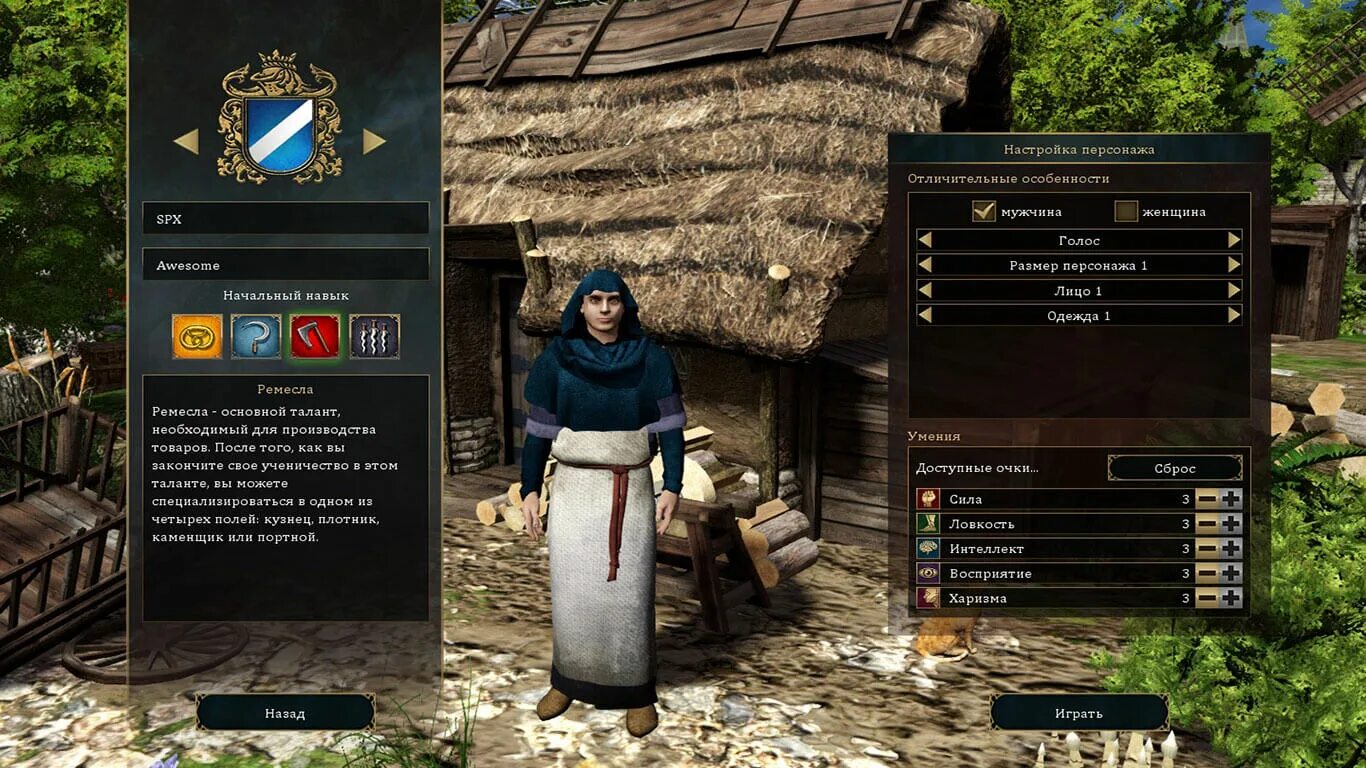Choose the gold rings starting skill icon

point(197,336)
